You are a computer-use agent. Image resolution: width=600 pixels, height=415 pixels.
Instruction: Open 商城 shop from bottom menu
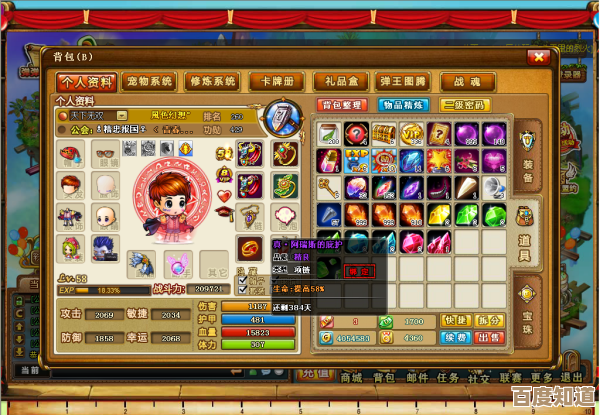click(350, 377)
